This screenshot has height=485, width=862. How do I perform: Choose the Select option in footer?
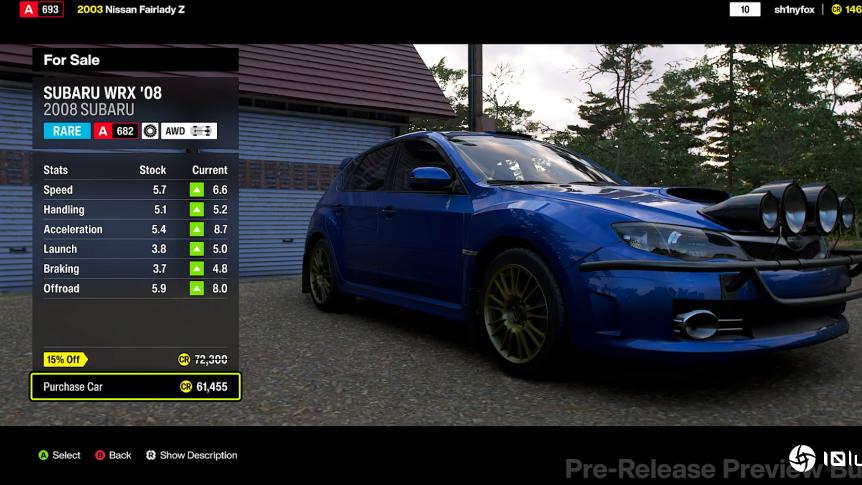(59, 455)
